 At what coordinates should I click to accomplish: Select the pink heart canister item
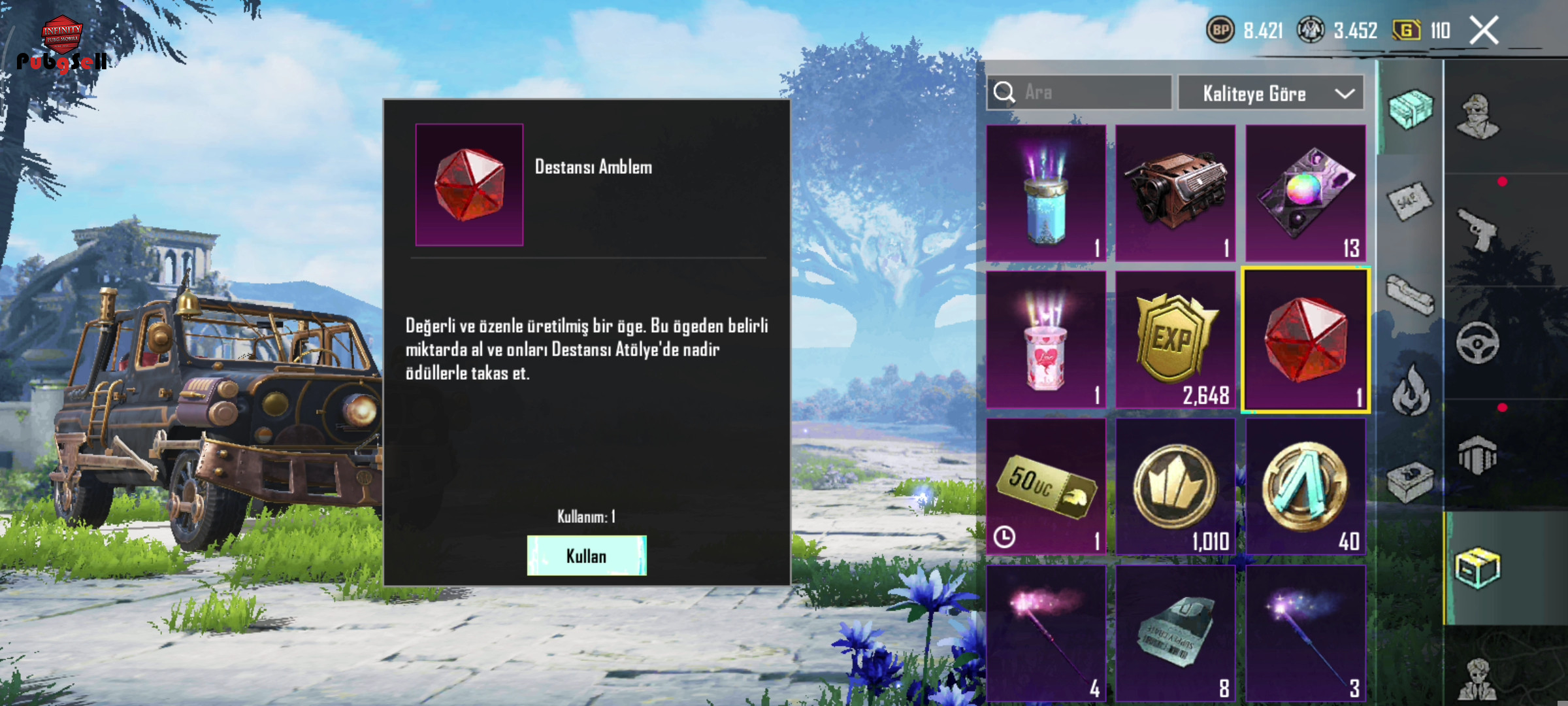(x=1046, y=341)
